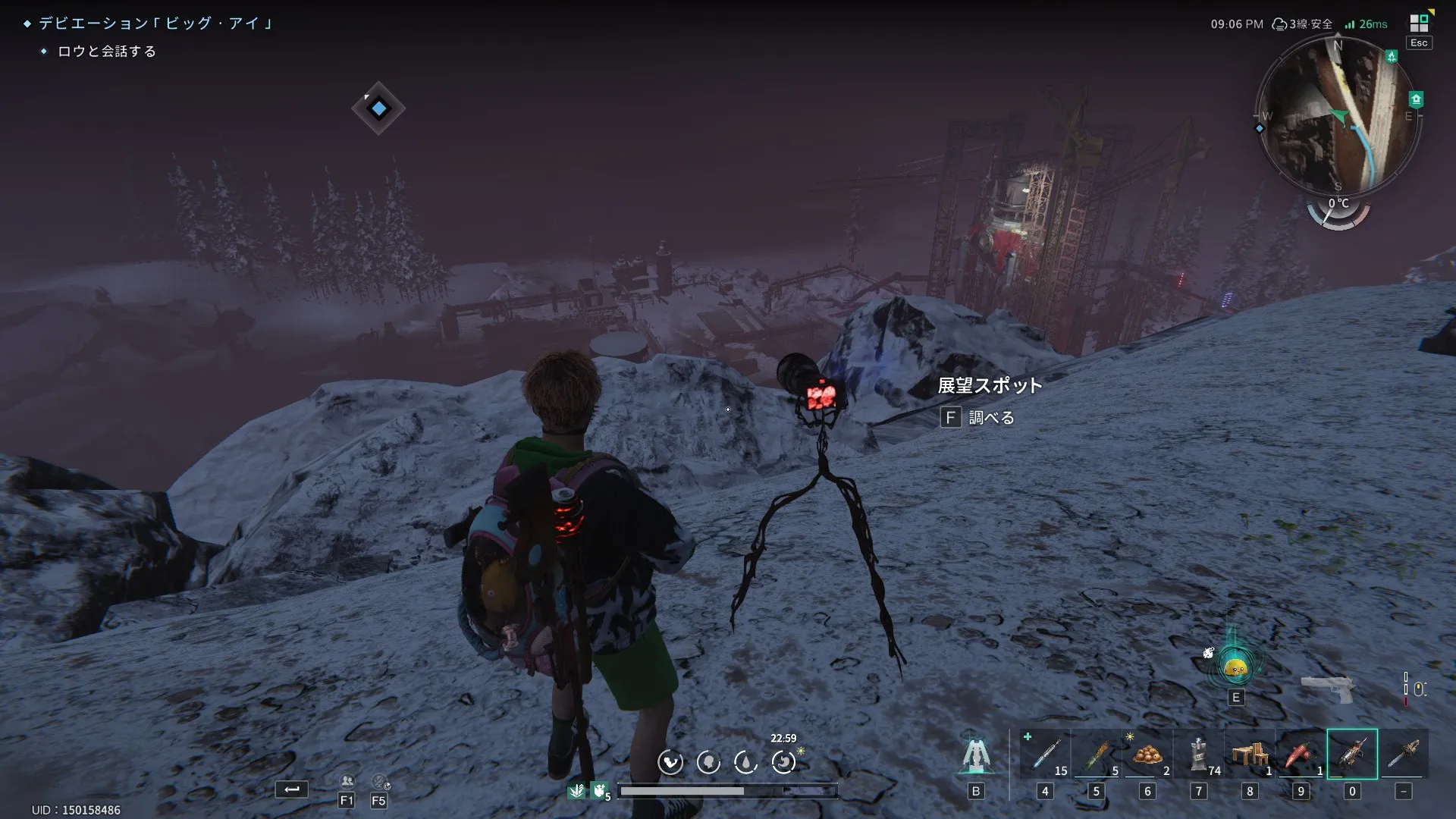Open the cradle figure icon above B
Image resolution: width=1456 pixels, height=819 pixels.
tap(976, 755)
